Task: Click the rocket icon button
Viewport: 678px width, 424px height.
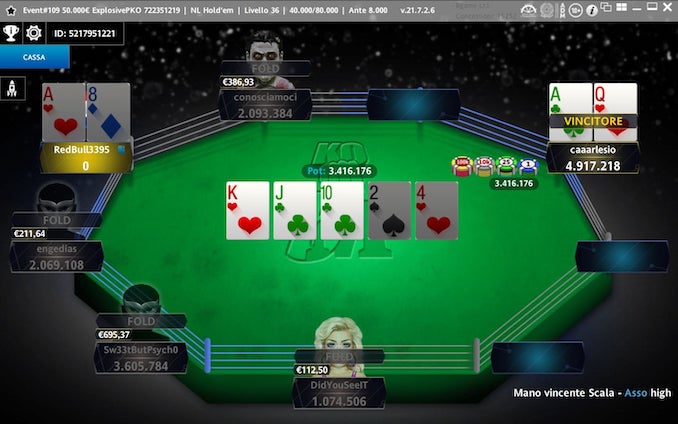Action: pos(13,90)
